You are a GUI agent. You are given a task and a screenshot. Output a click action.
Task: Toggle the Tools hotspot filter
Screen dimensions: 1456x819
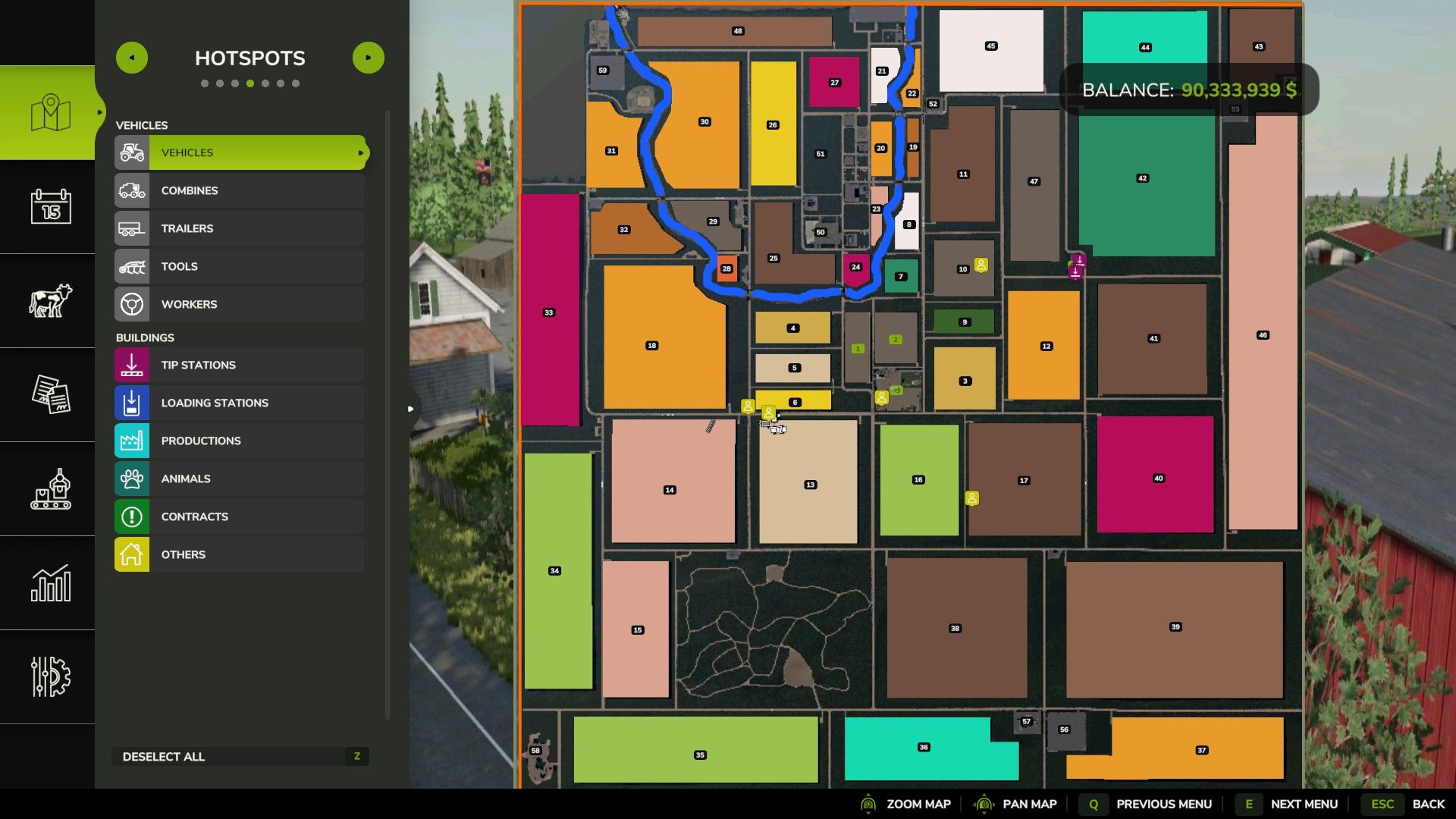[240, 266]
